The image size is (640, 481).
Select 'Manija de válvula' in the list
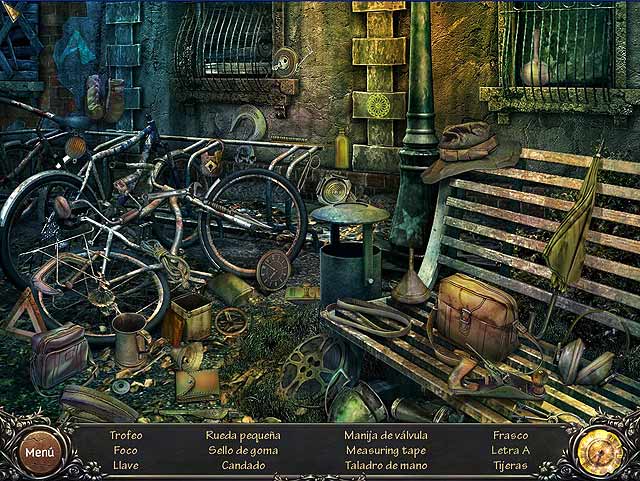(x=385, y=435)
